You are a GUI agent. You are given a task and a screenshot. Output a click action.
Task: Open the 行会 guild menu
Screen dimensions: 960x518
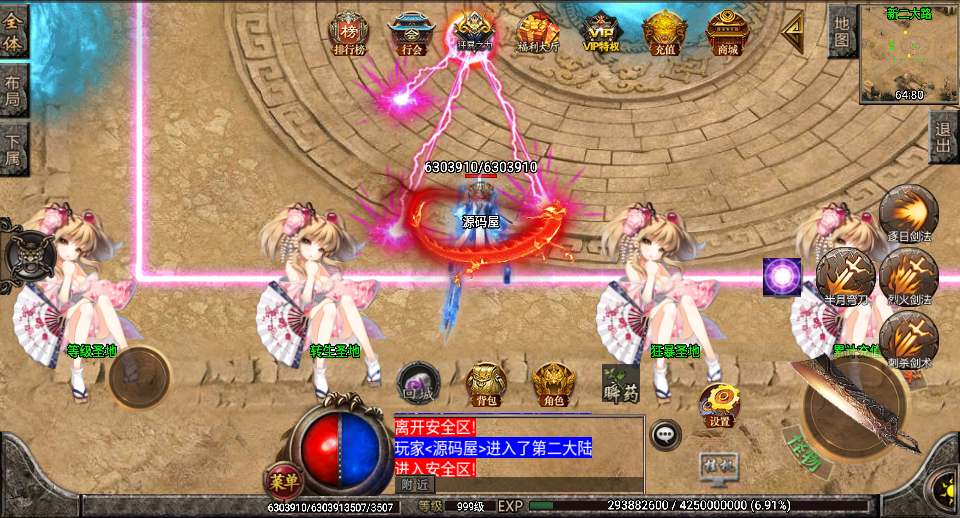pos(410,31)
